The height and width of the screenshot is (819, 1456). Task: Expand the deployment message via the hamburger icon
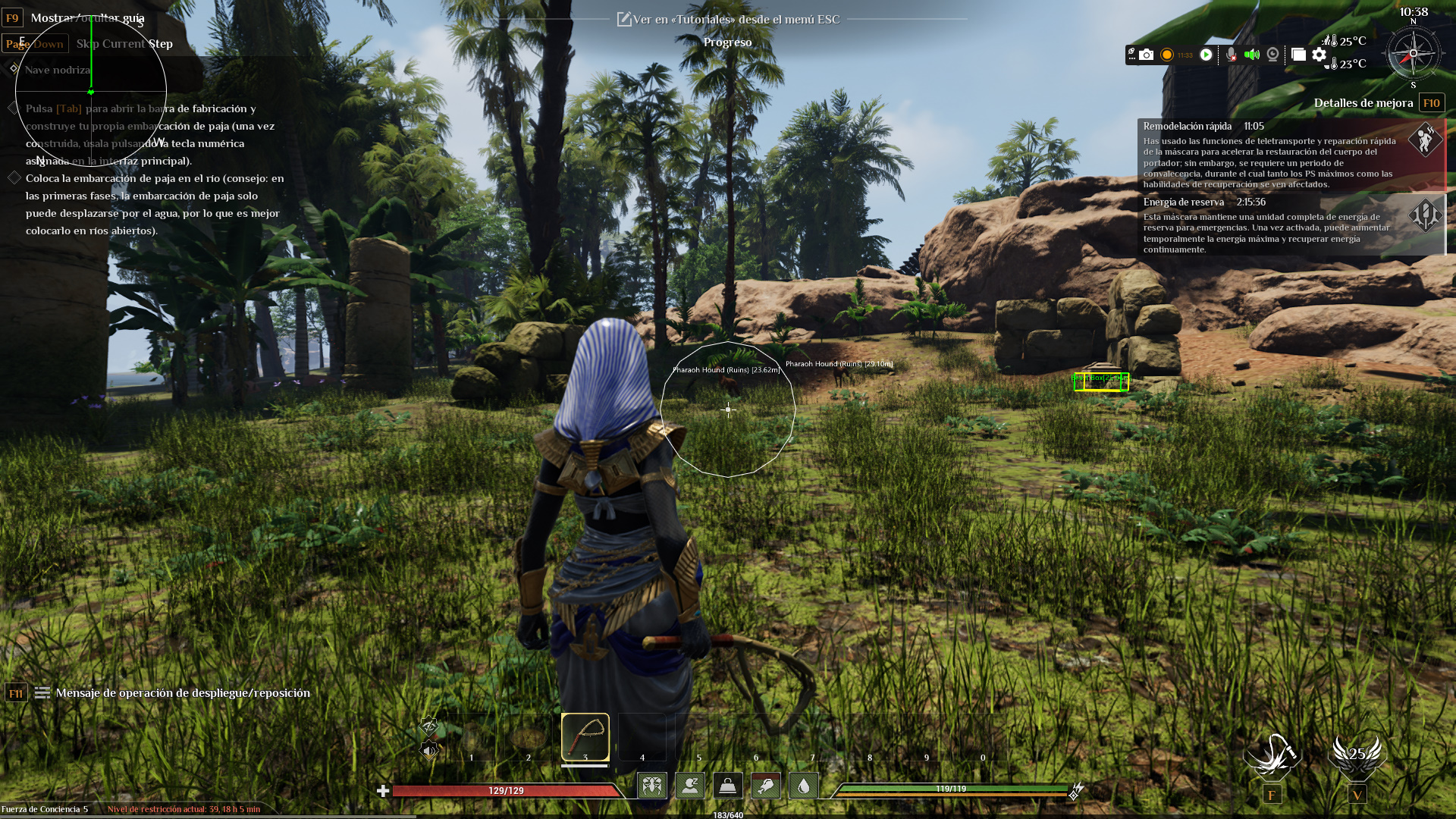tap(41, 693)
